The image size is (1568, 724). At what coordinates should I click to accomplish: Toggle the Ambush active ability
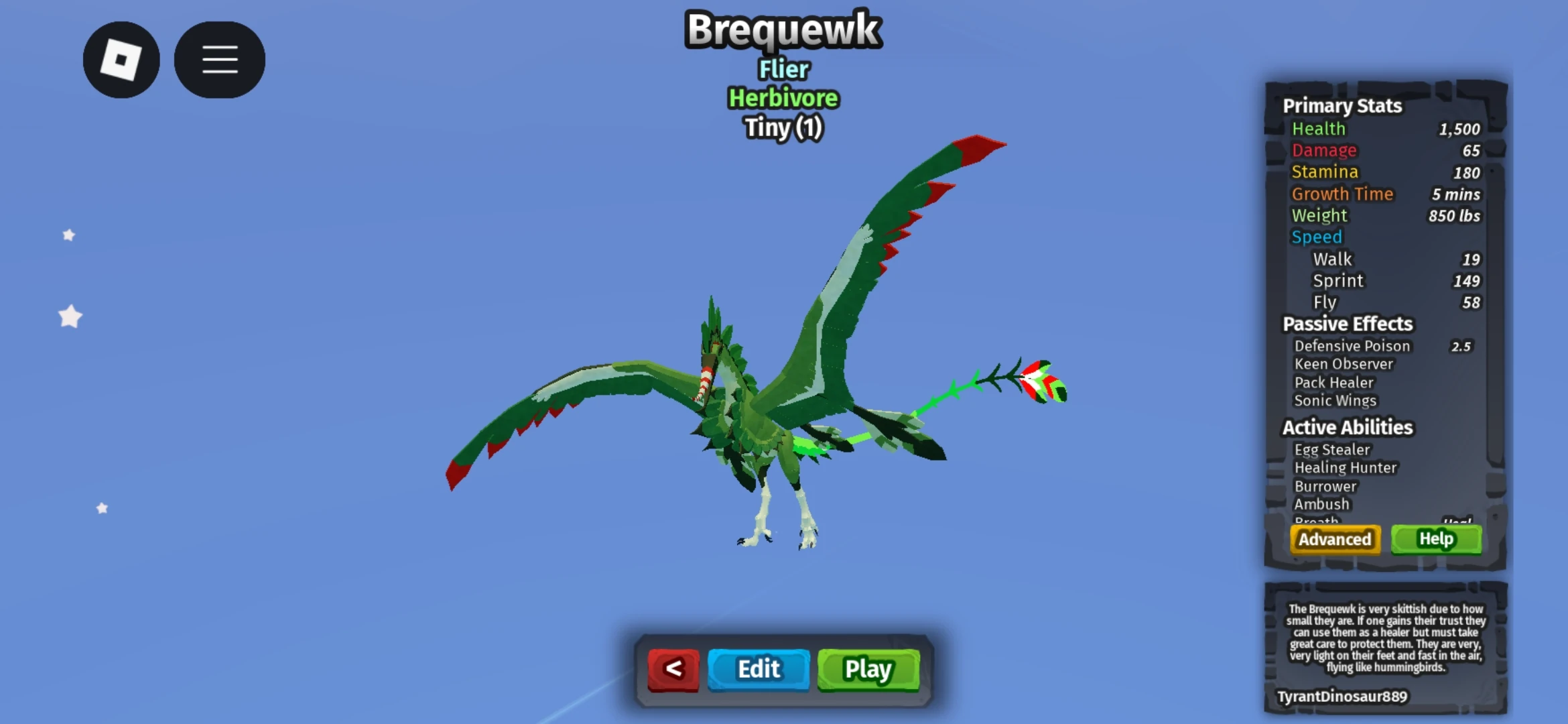1321,503
